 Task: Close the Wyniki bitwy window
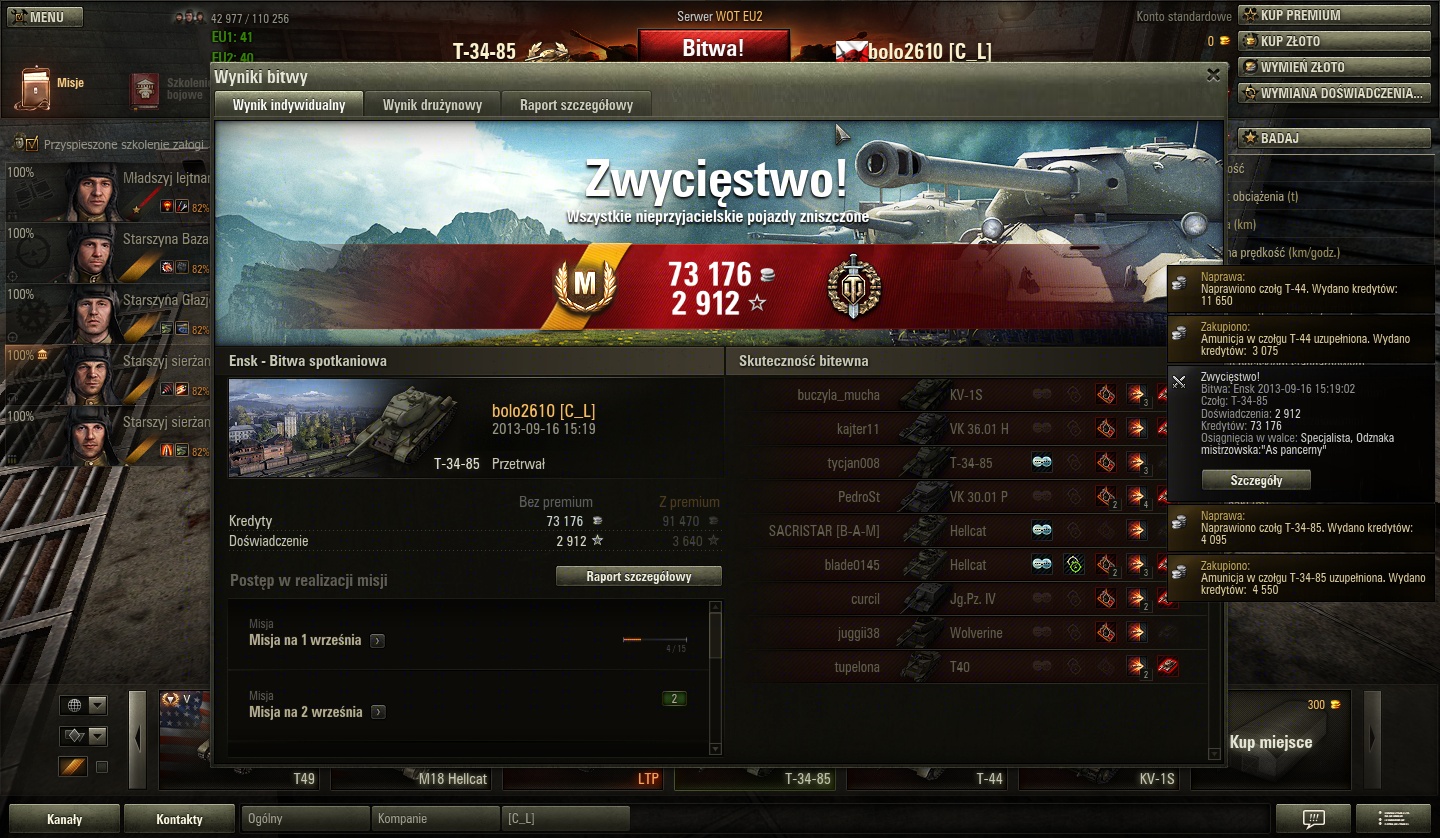pos(1213,75)
